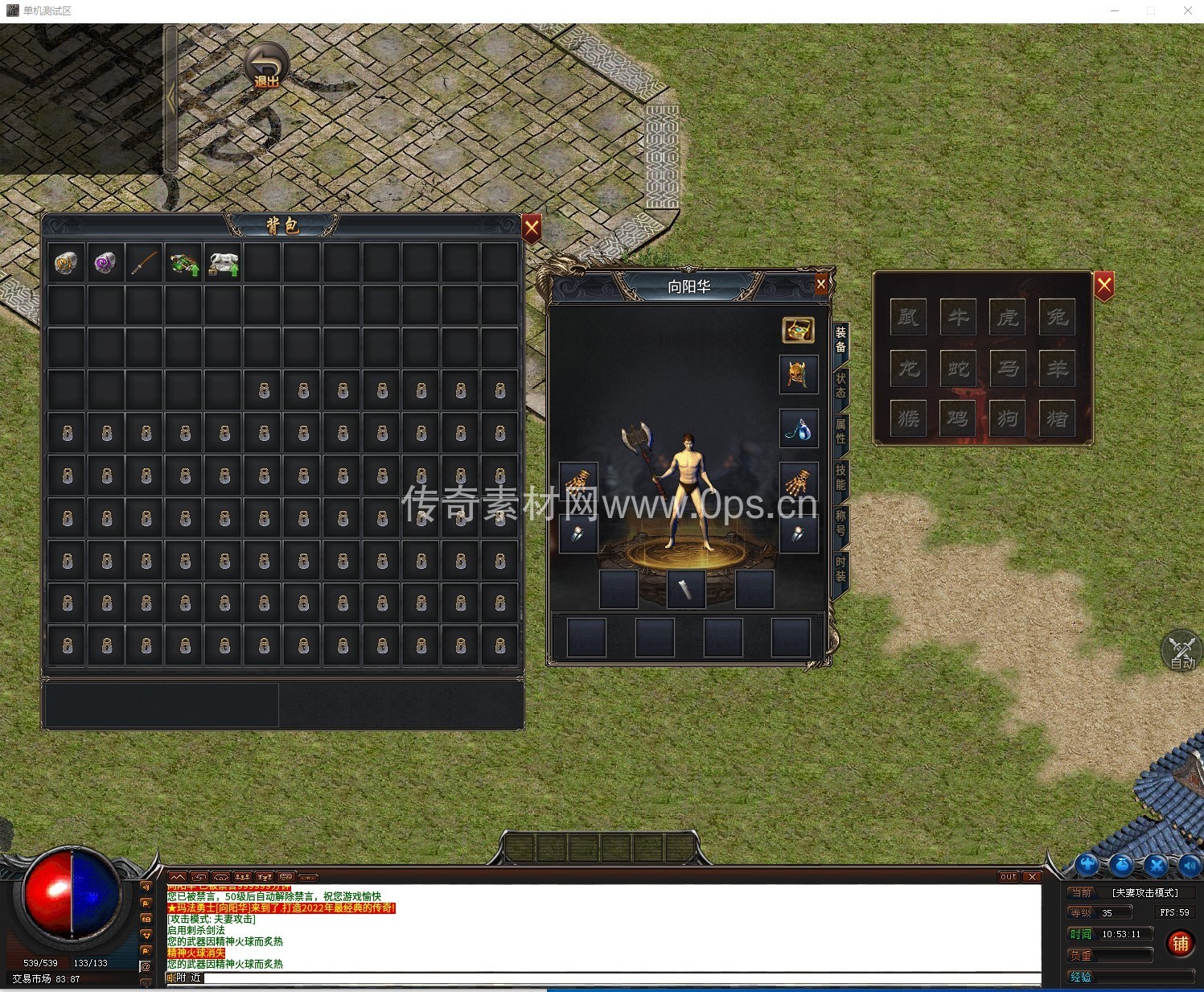Click the blue necklace equipment slot
Screen dimensions: 1204x992
pyautogui.click(x=798, y=429)
